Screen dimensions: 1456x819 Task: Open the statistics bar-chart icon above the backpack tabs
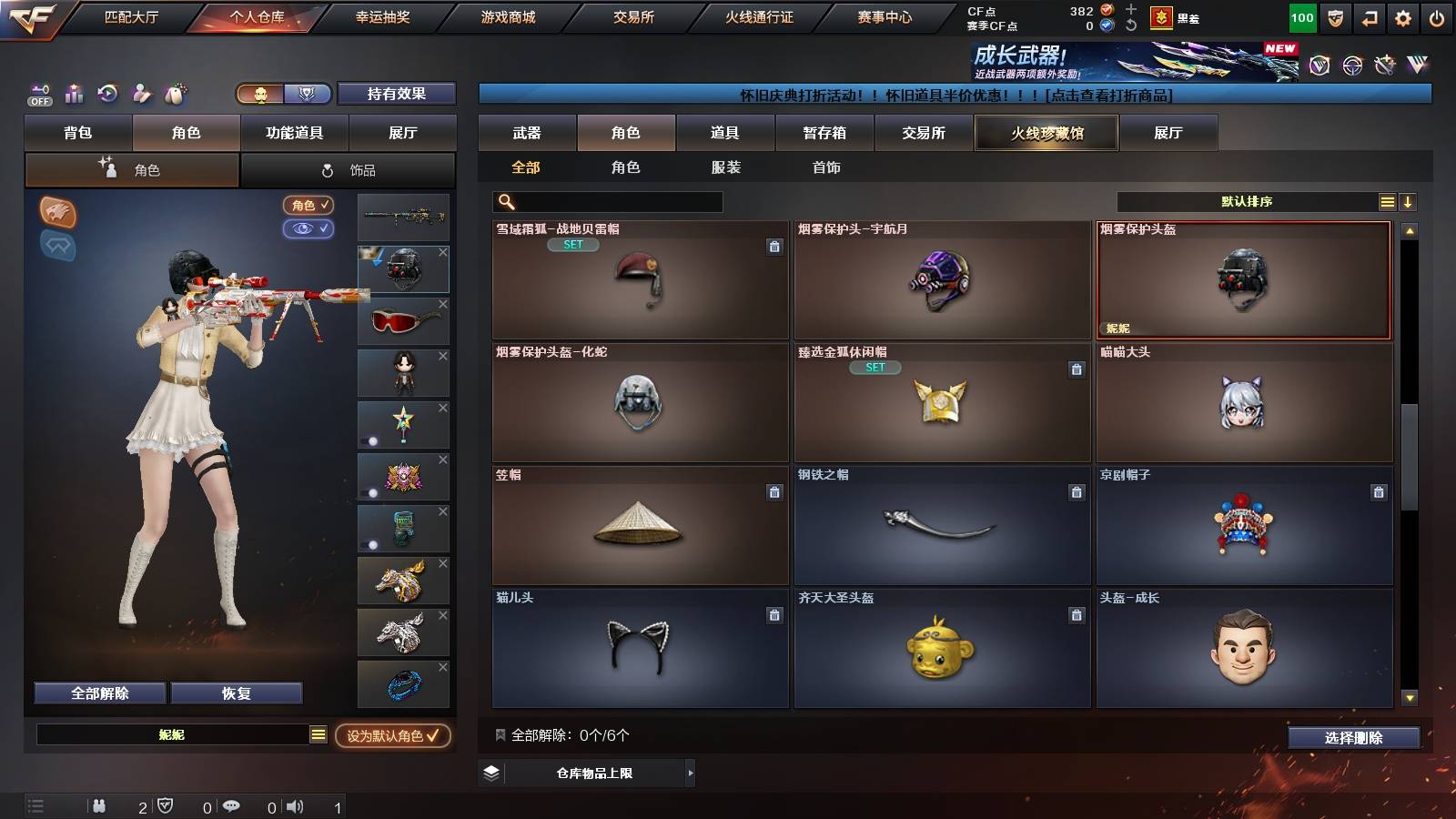74,93
